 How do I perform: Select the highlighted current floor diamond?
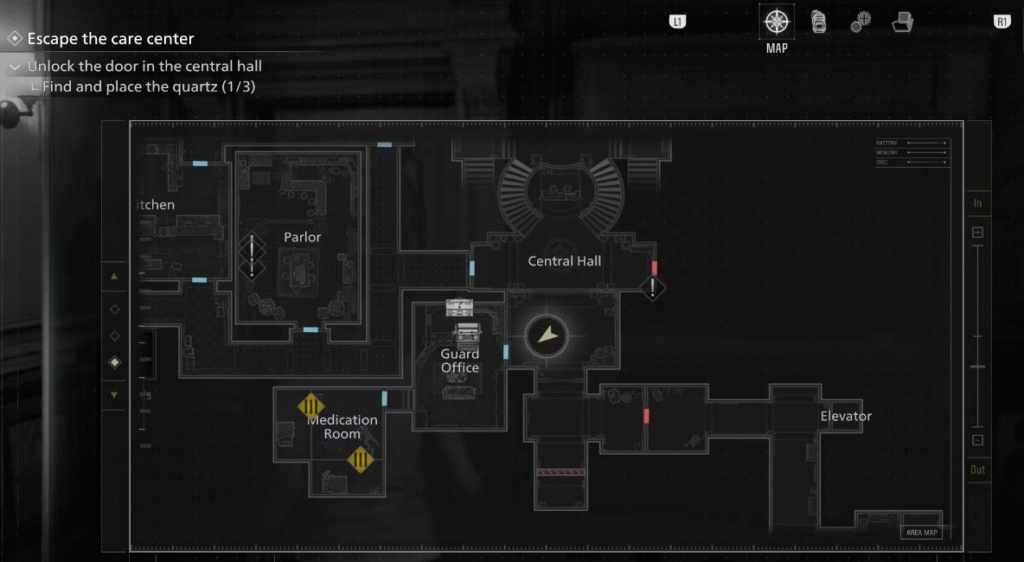(x=114, y=362)
